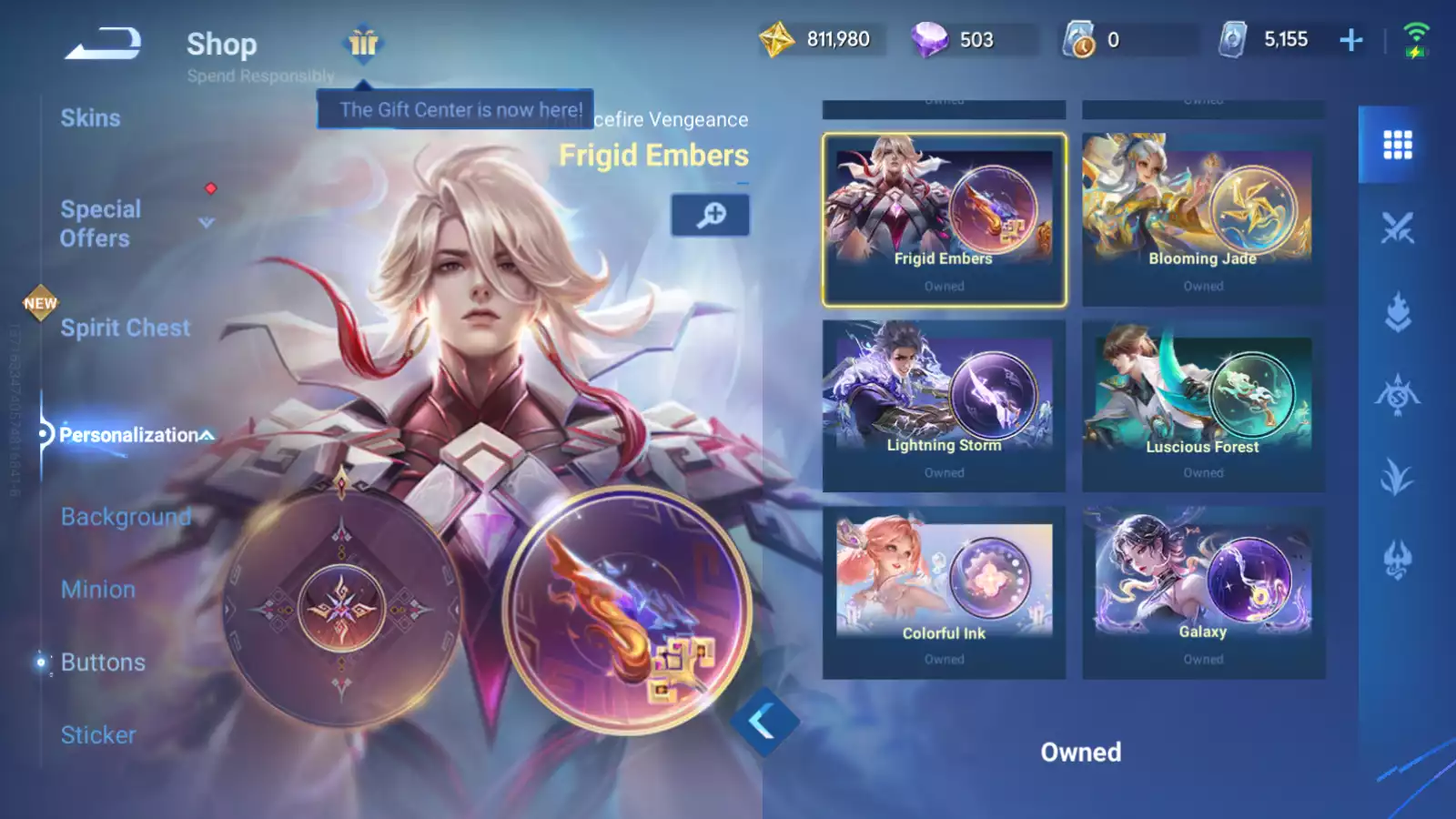
Task: Choose the Background category
Action: pyautogui.click(x=126, y=517)
